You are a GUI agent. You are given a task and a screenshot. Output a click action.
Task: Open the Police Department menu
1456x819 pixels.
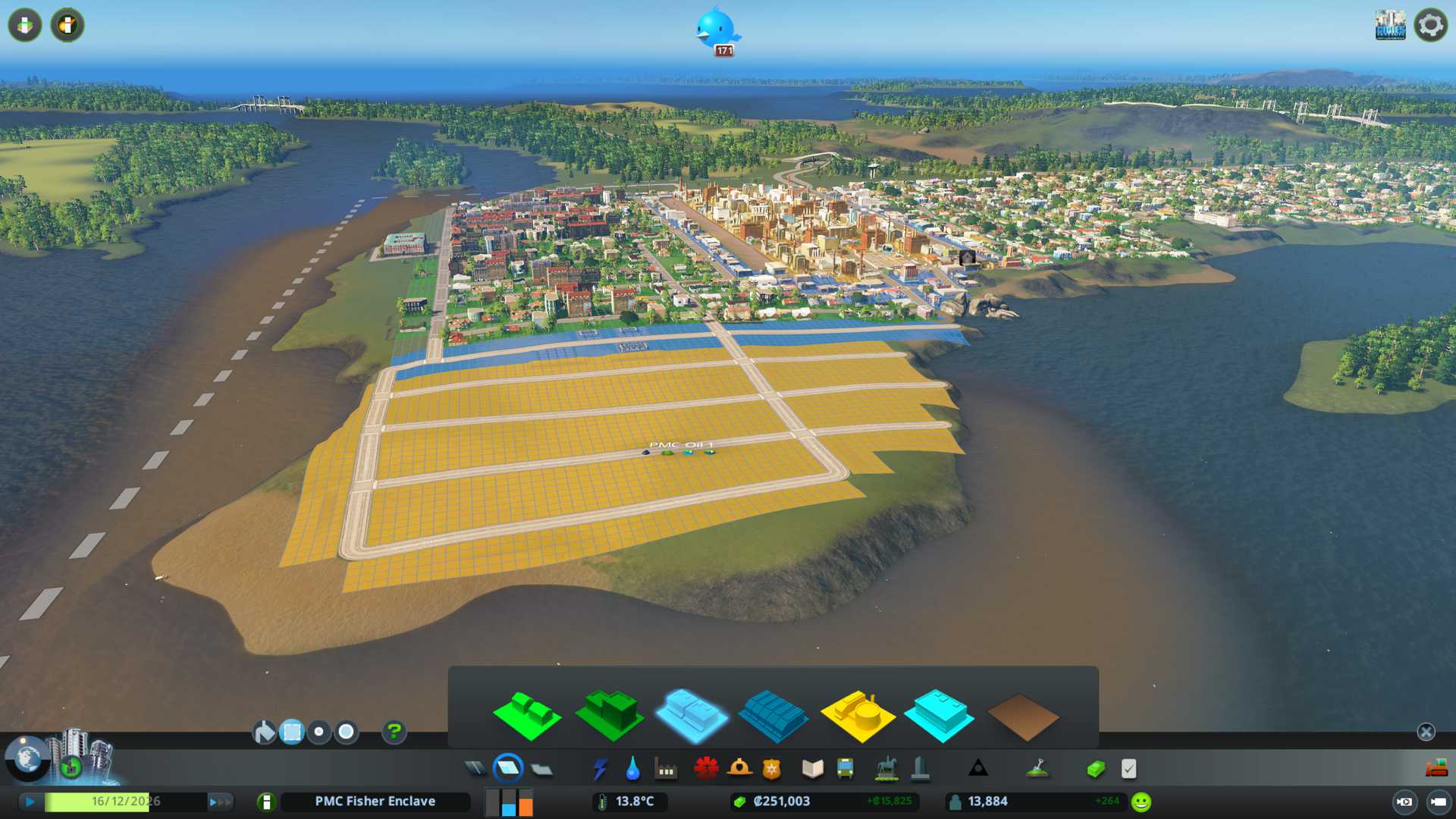pos(771,769)
